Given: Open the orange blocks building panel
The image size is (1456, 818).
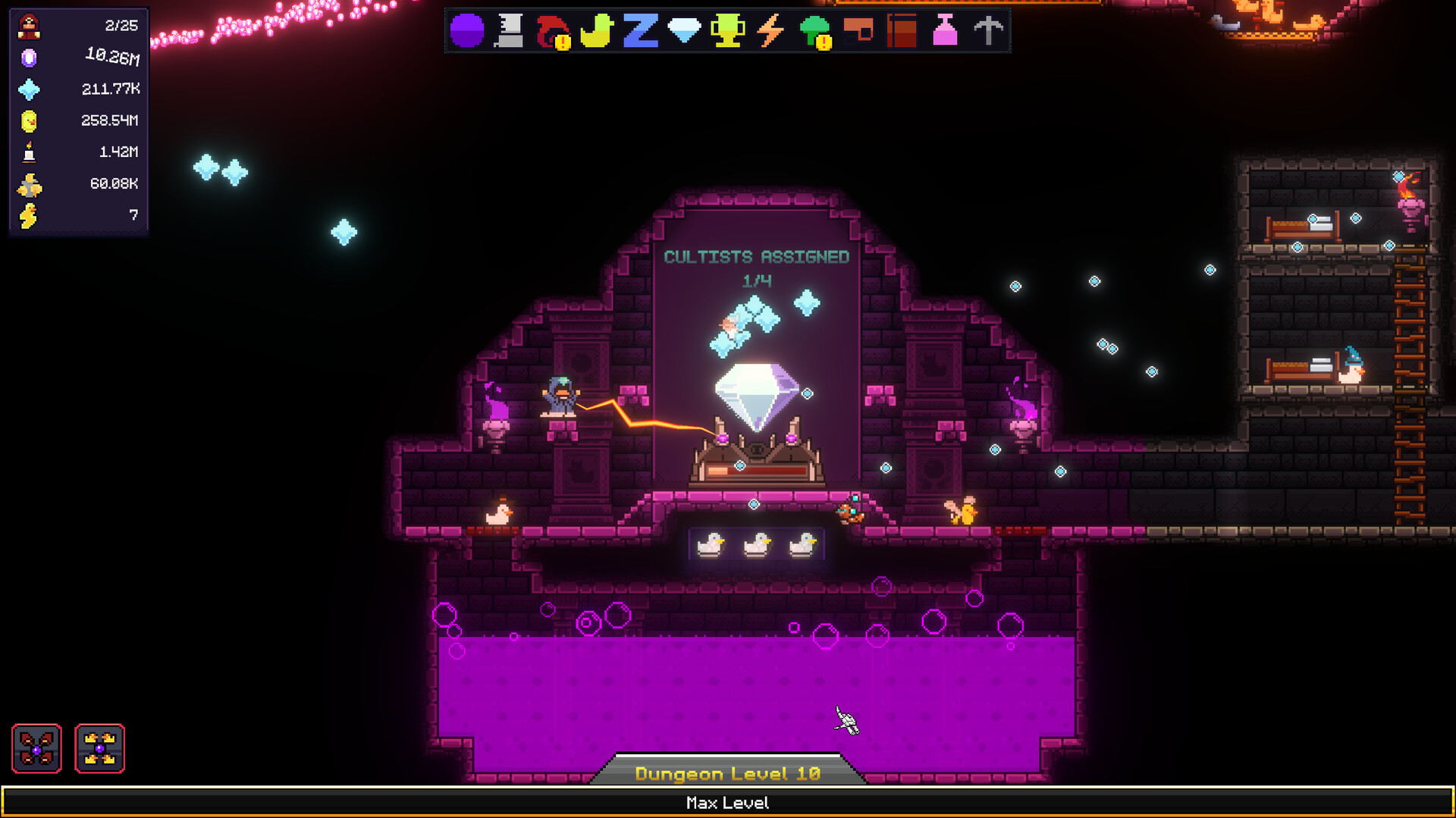Looking at the screenshot, I should click(x=857, y=31).
